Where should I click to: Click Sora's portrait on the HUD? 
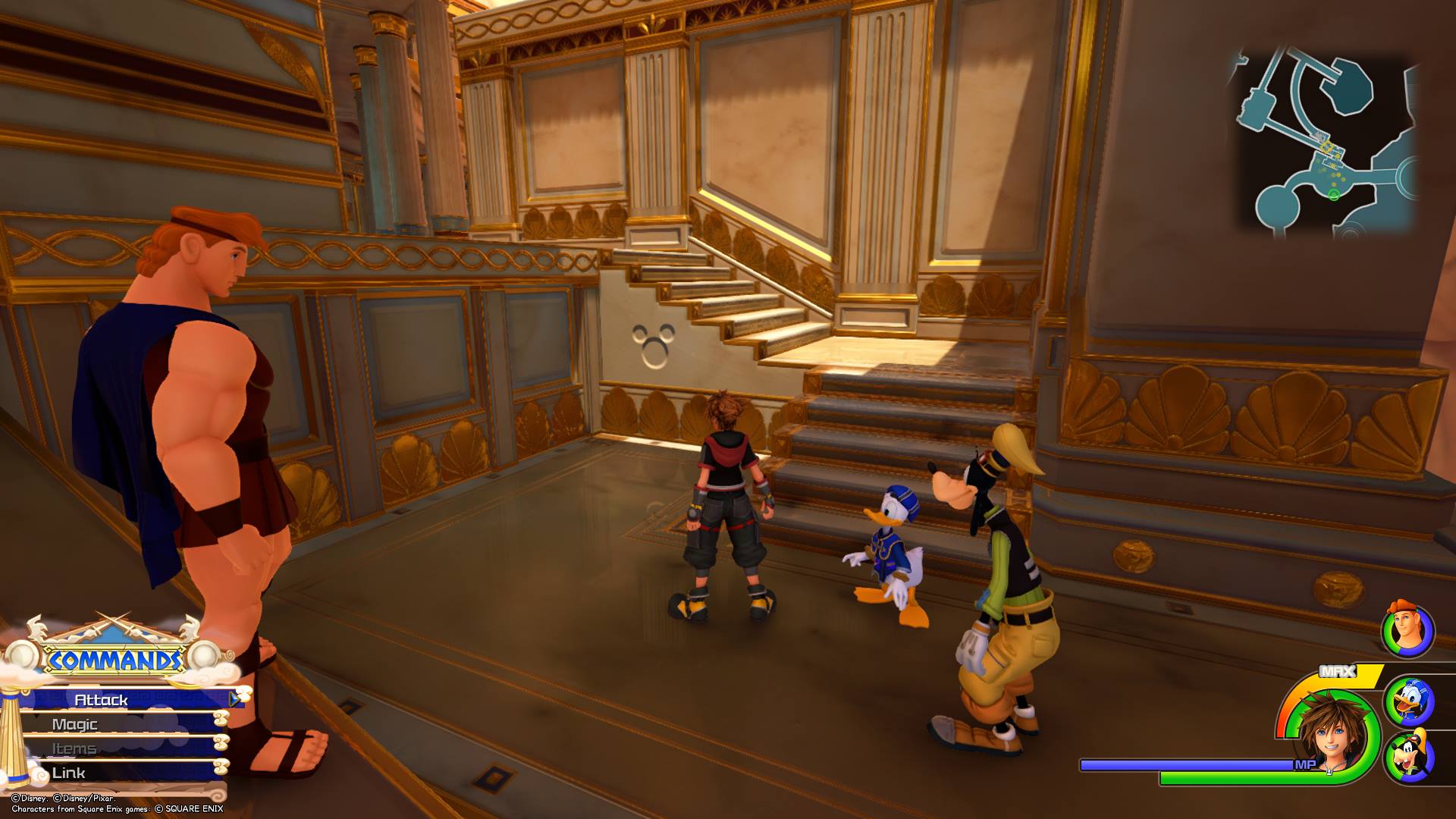(x=1332, y=733)
